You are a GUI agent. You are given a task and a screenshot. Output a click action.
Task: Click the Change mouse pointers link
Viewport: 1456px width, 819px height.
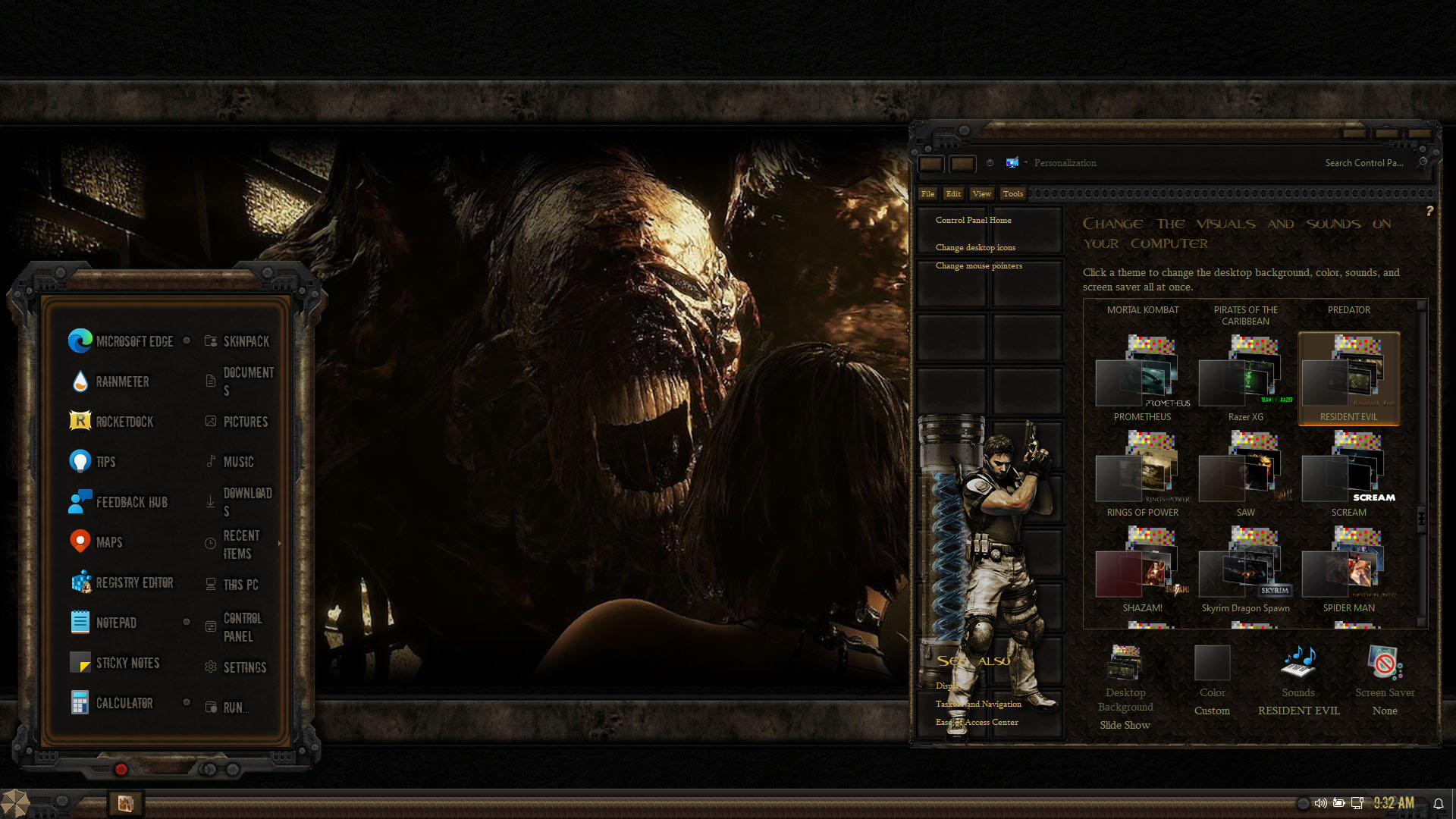(x=978, y=266)
